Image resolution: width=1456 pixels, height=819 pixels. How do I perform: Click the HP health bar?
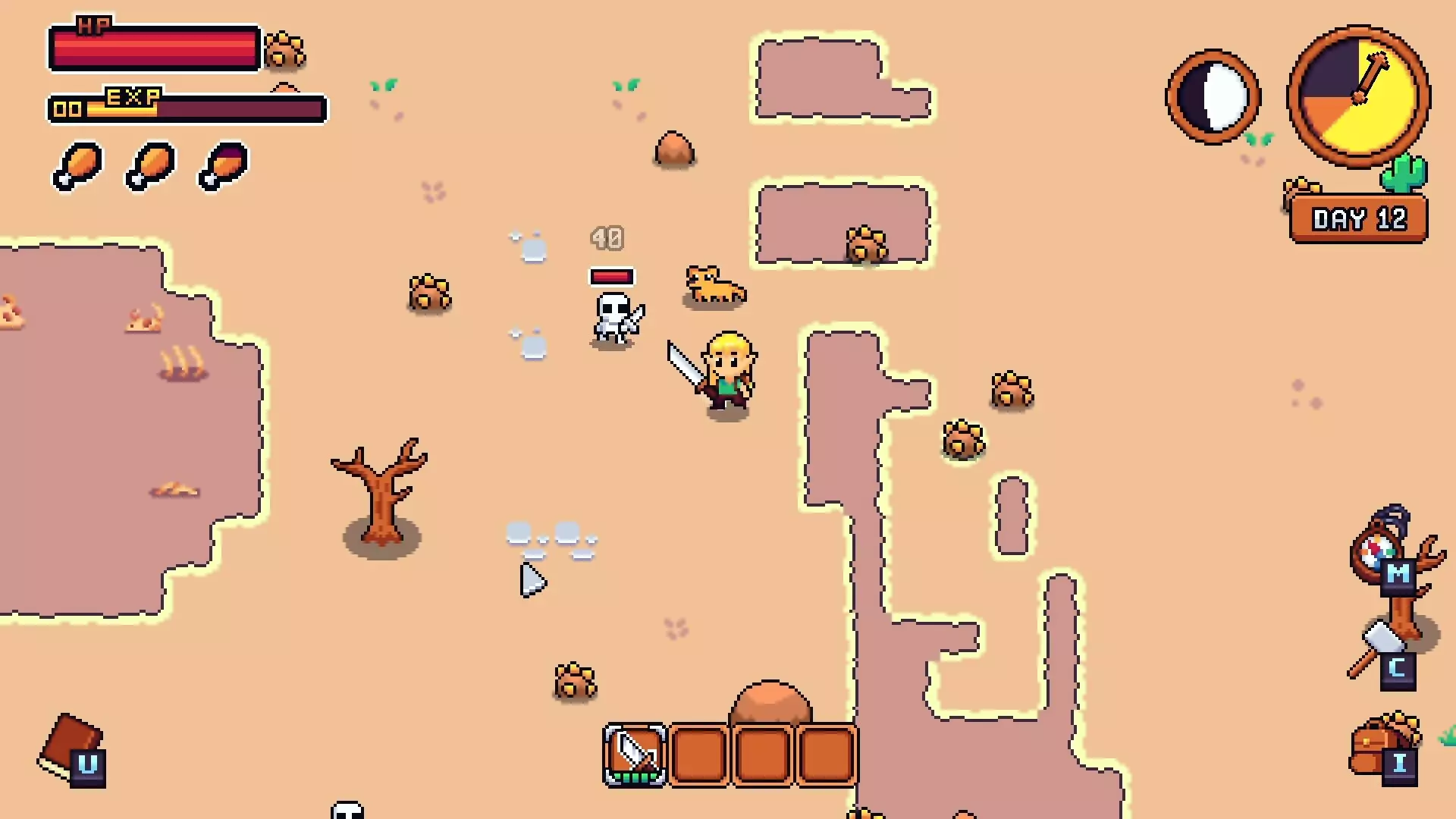pos(155,48)
